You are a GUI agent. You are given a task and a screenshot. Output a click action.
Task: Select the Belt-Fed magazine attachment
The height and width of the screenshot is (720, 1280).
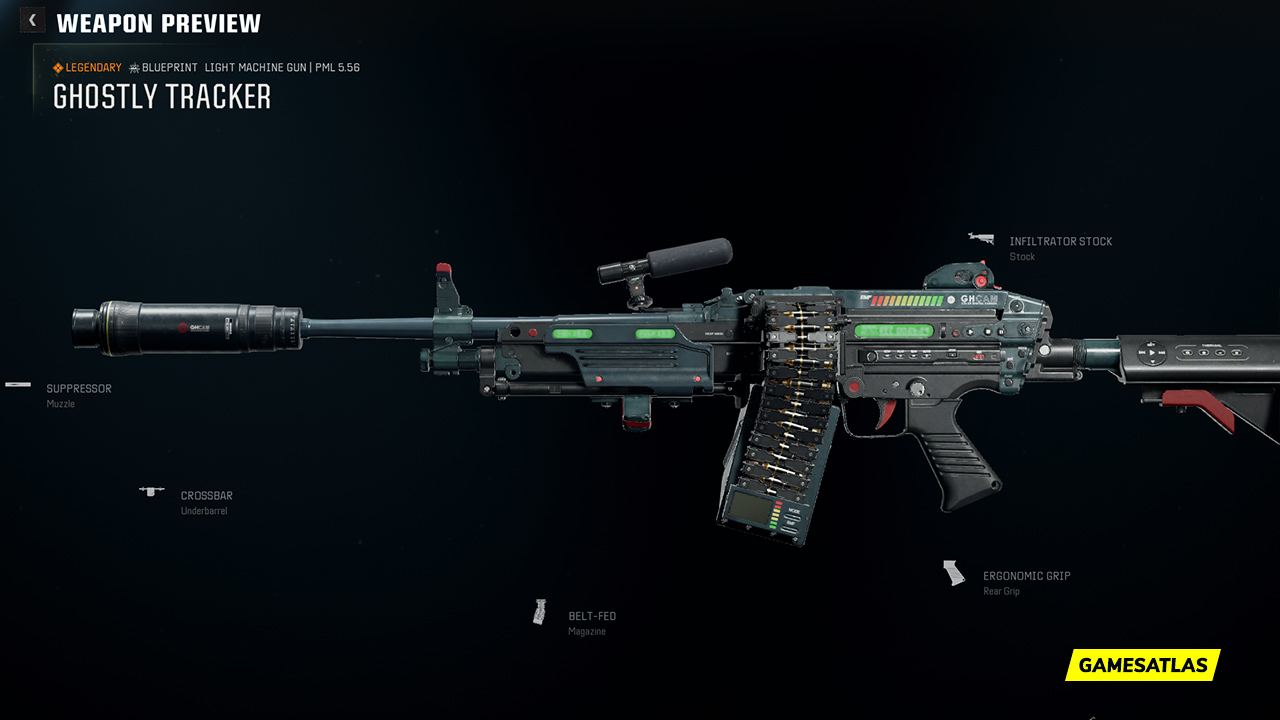[x=591, y=617]
